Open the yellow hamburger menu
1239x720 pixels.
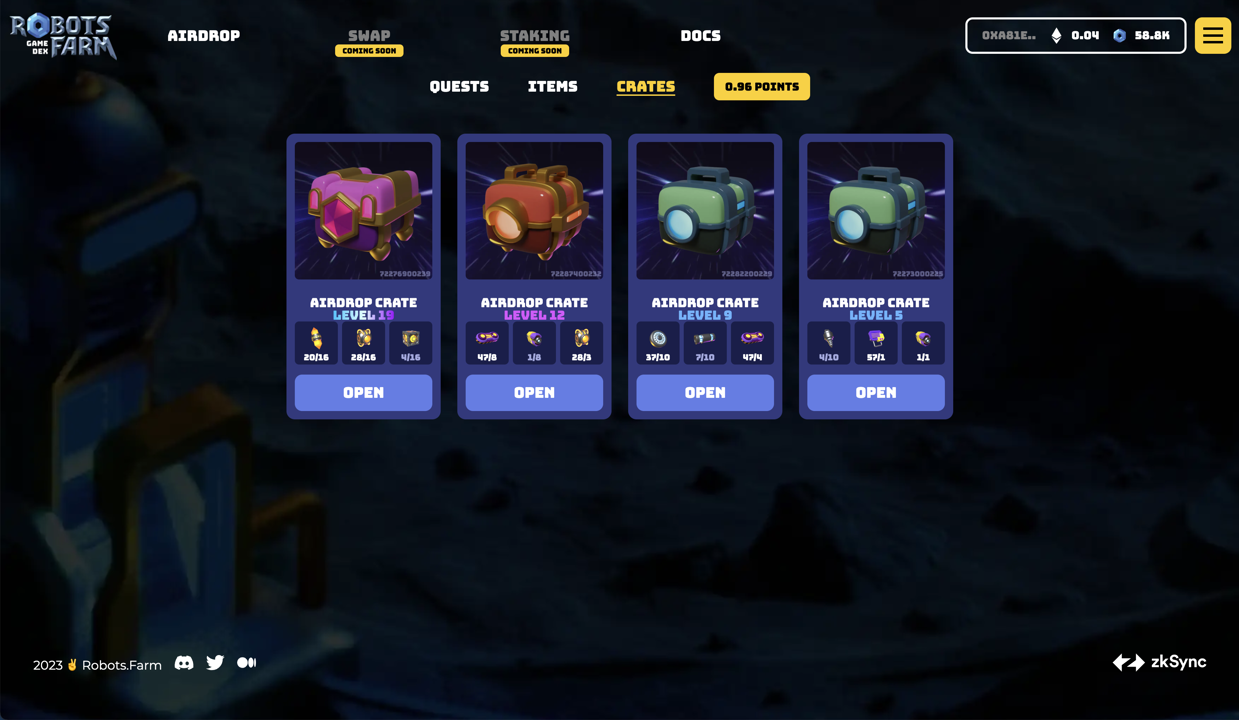(1212, 36)
